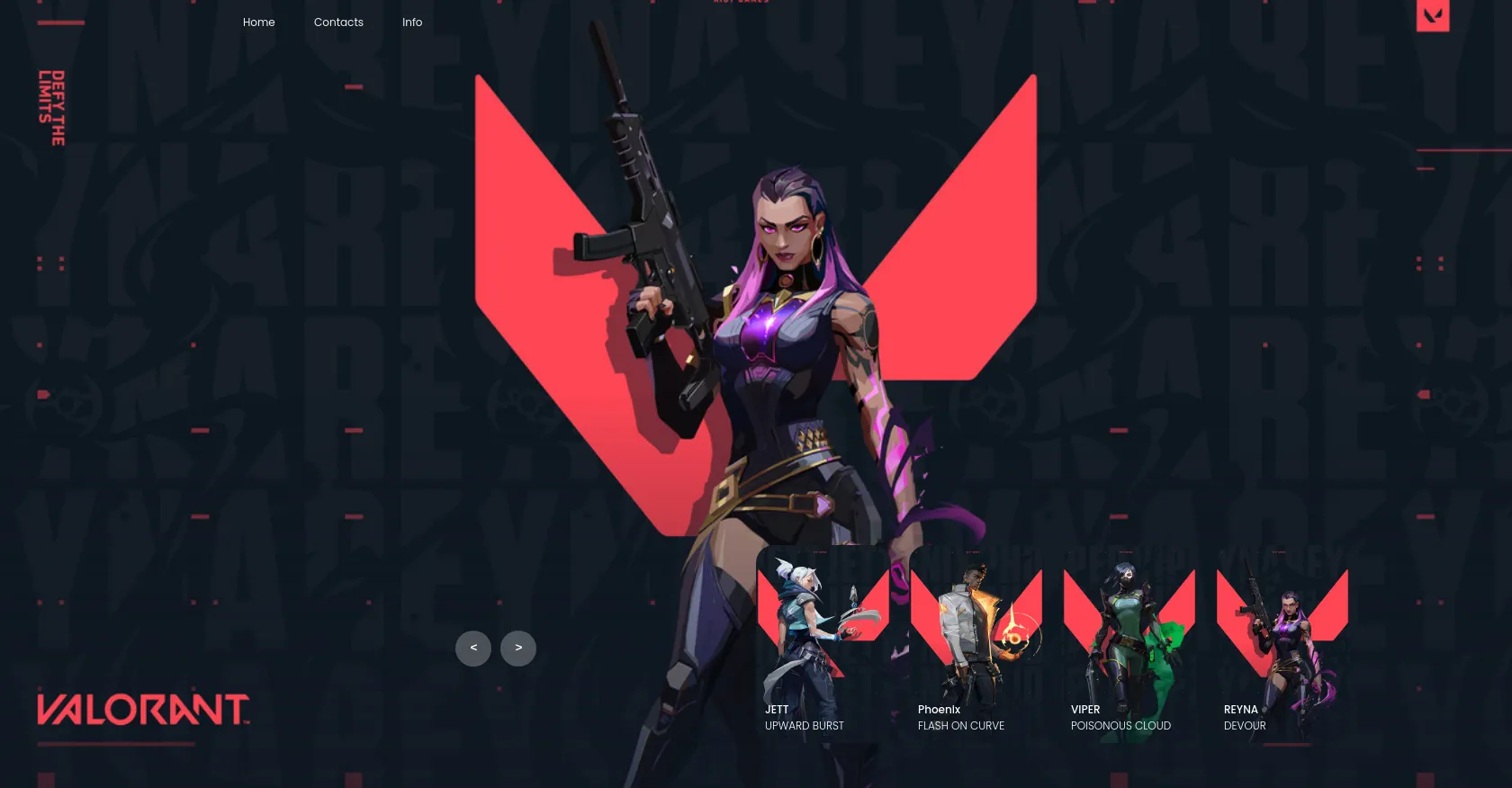The height and width of the screenshot is (788, 1512).
Task: Click the VALORANT wordmark logo
Action: pos(143,710)
